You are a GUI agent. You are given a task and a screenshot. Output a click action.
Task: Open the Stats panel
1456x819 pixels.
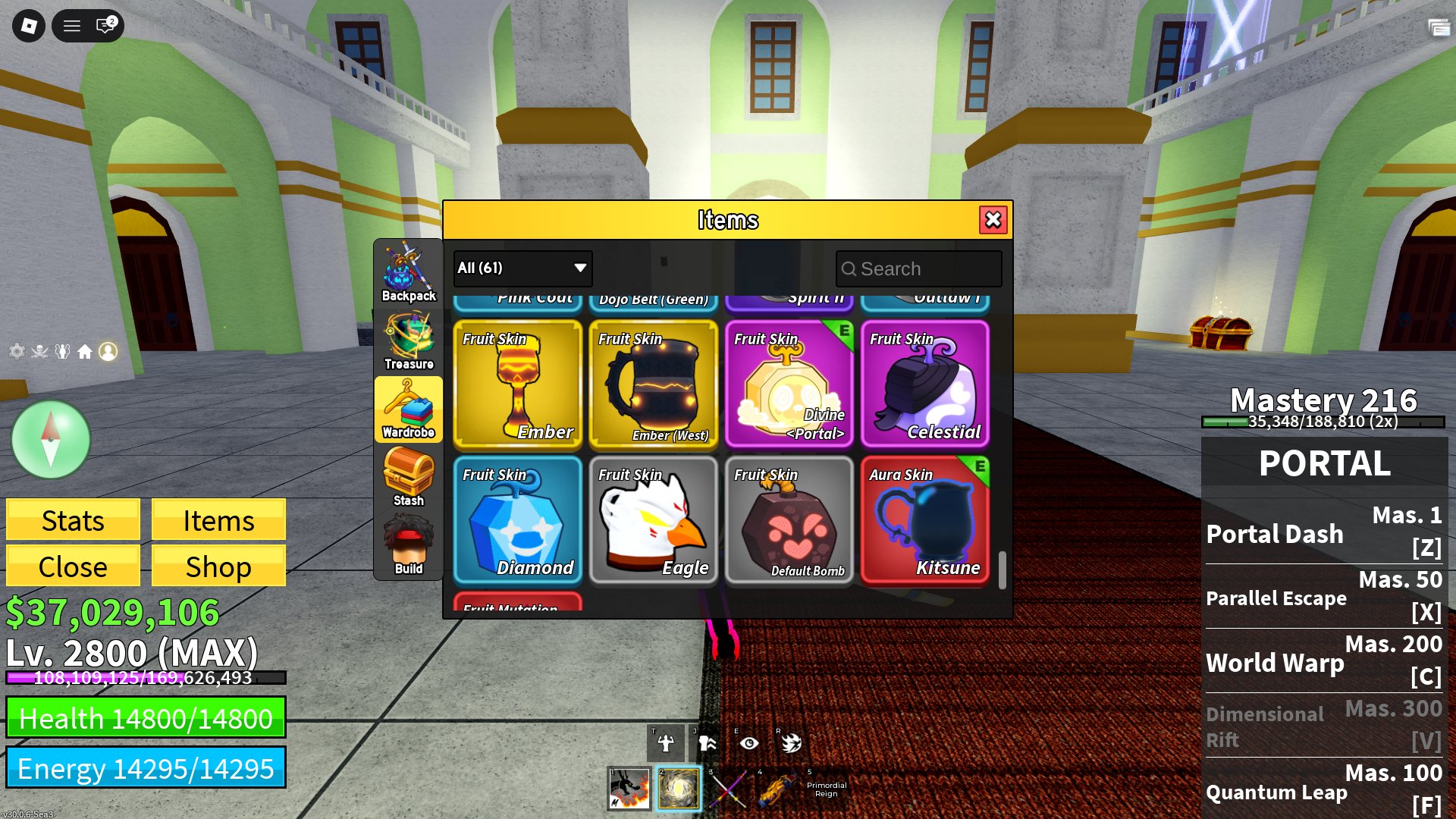click(x=73, y=520)
